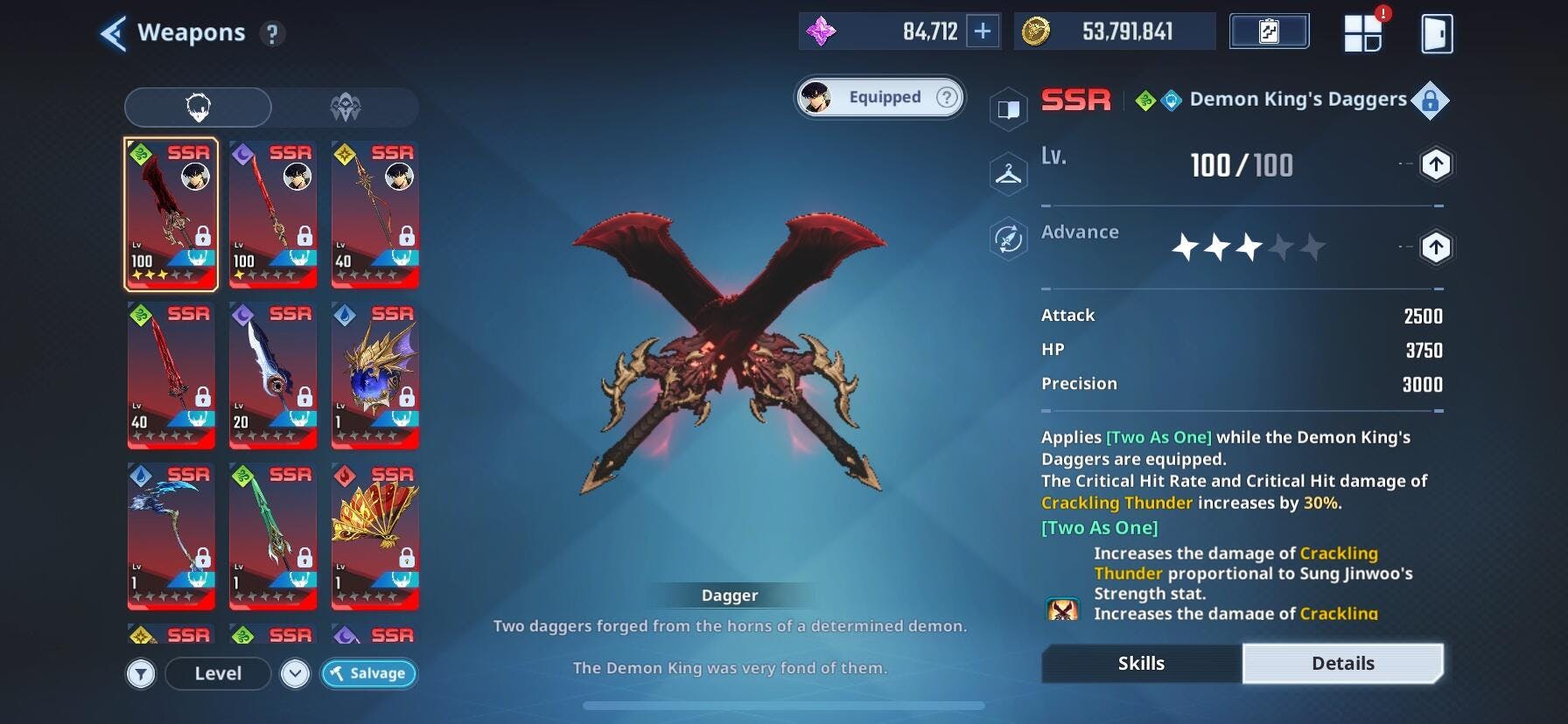Viewport: 1568px width, 724px height.
Task: Level up the weapon with arrow button
Action: [1435, 164]
